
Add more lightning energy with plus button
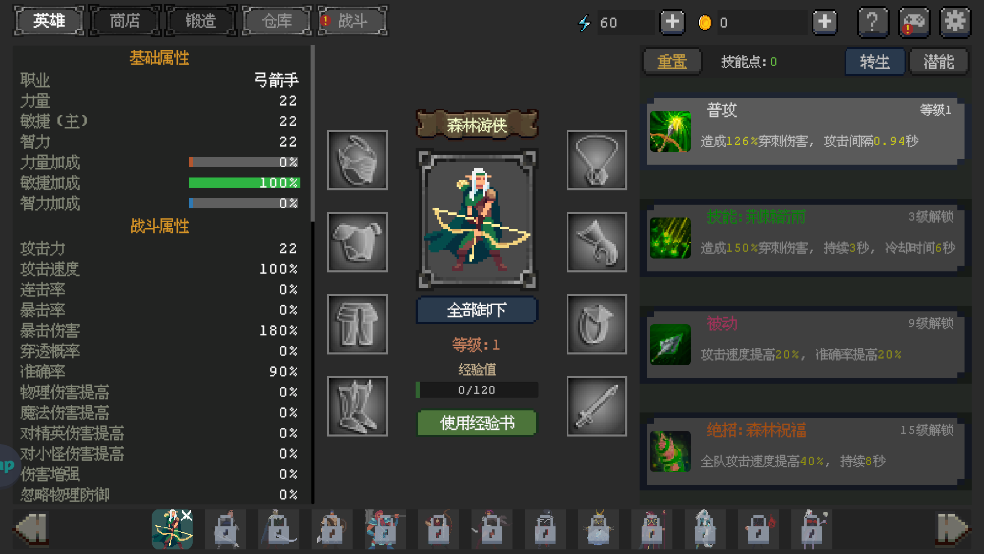[672, 22]
